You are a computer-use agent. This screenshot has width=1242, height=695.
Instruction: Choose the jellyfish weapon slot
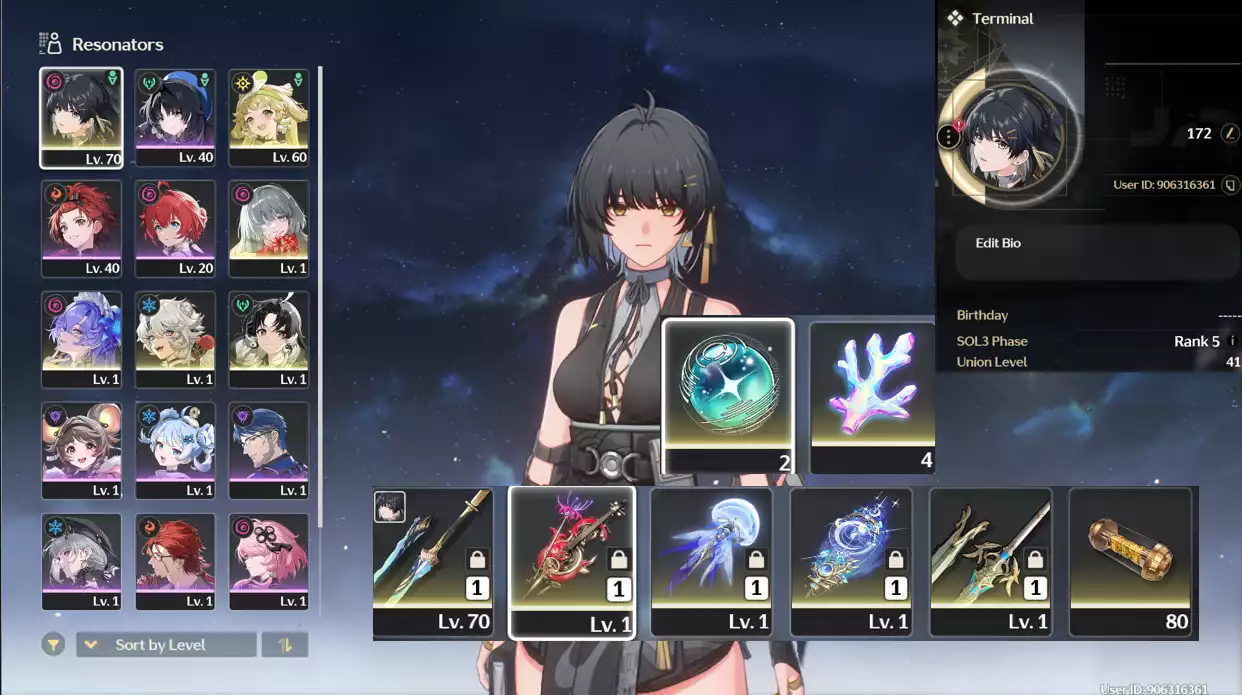pos(711,562)
